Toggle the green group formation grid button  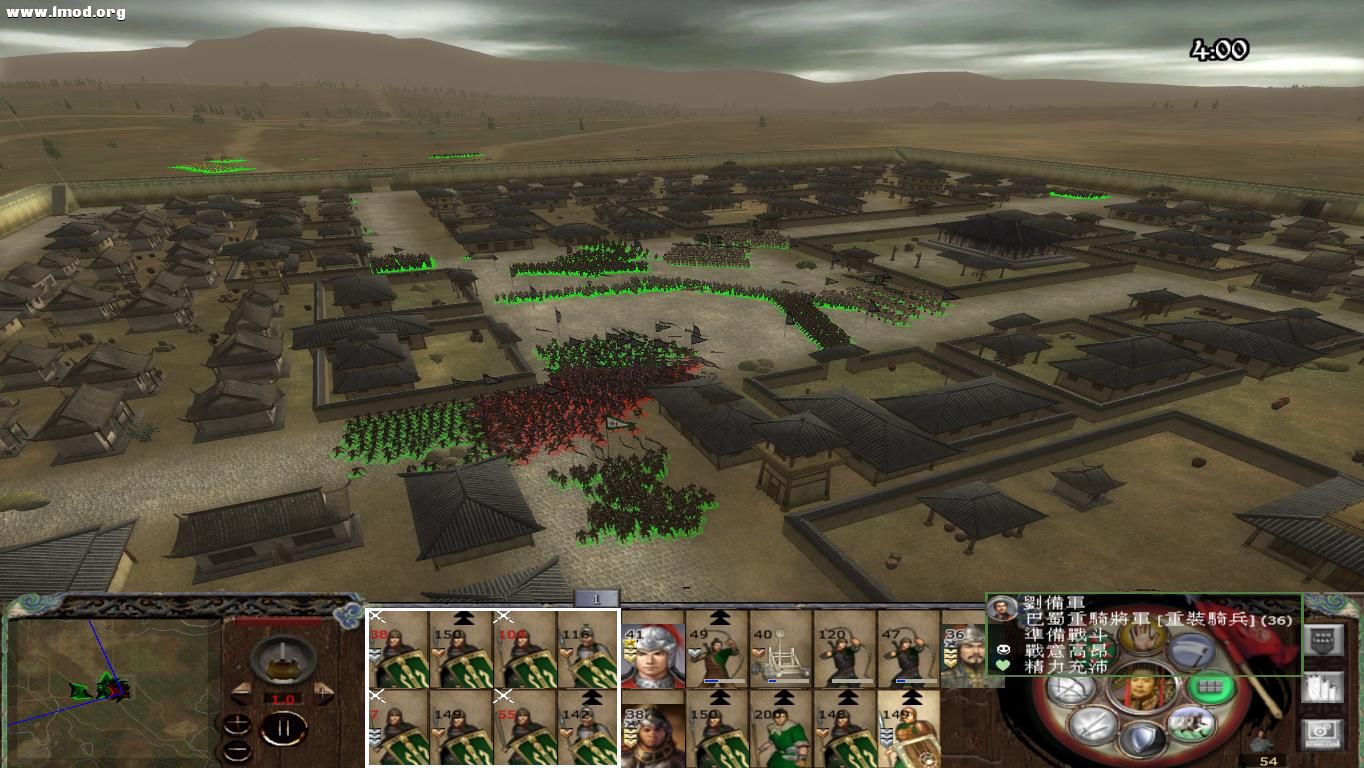(1209, 689)
